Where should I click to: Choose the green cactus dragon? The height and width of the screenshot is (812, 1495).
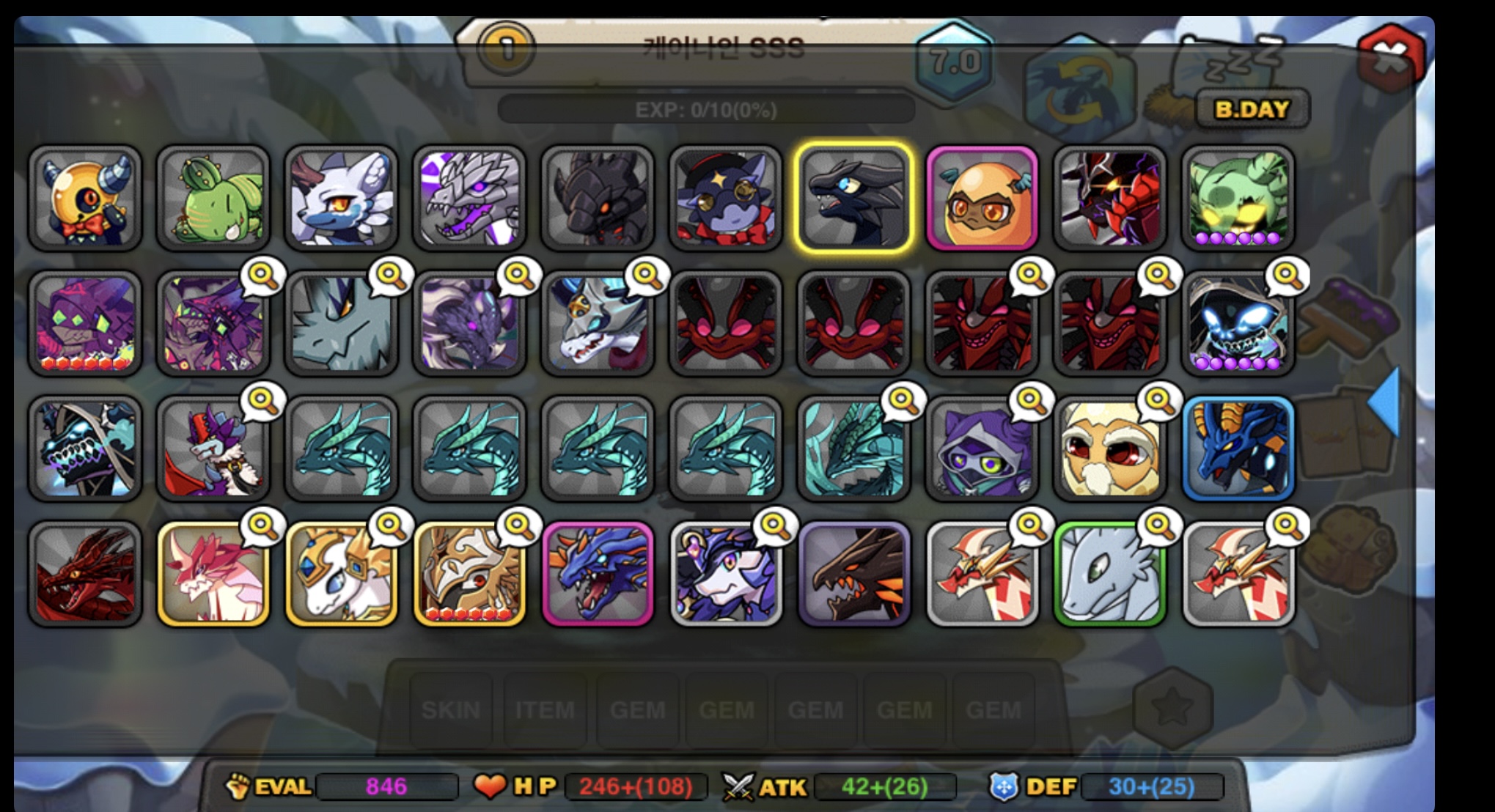pyautogui.click(x=213, y=198)
